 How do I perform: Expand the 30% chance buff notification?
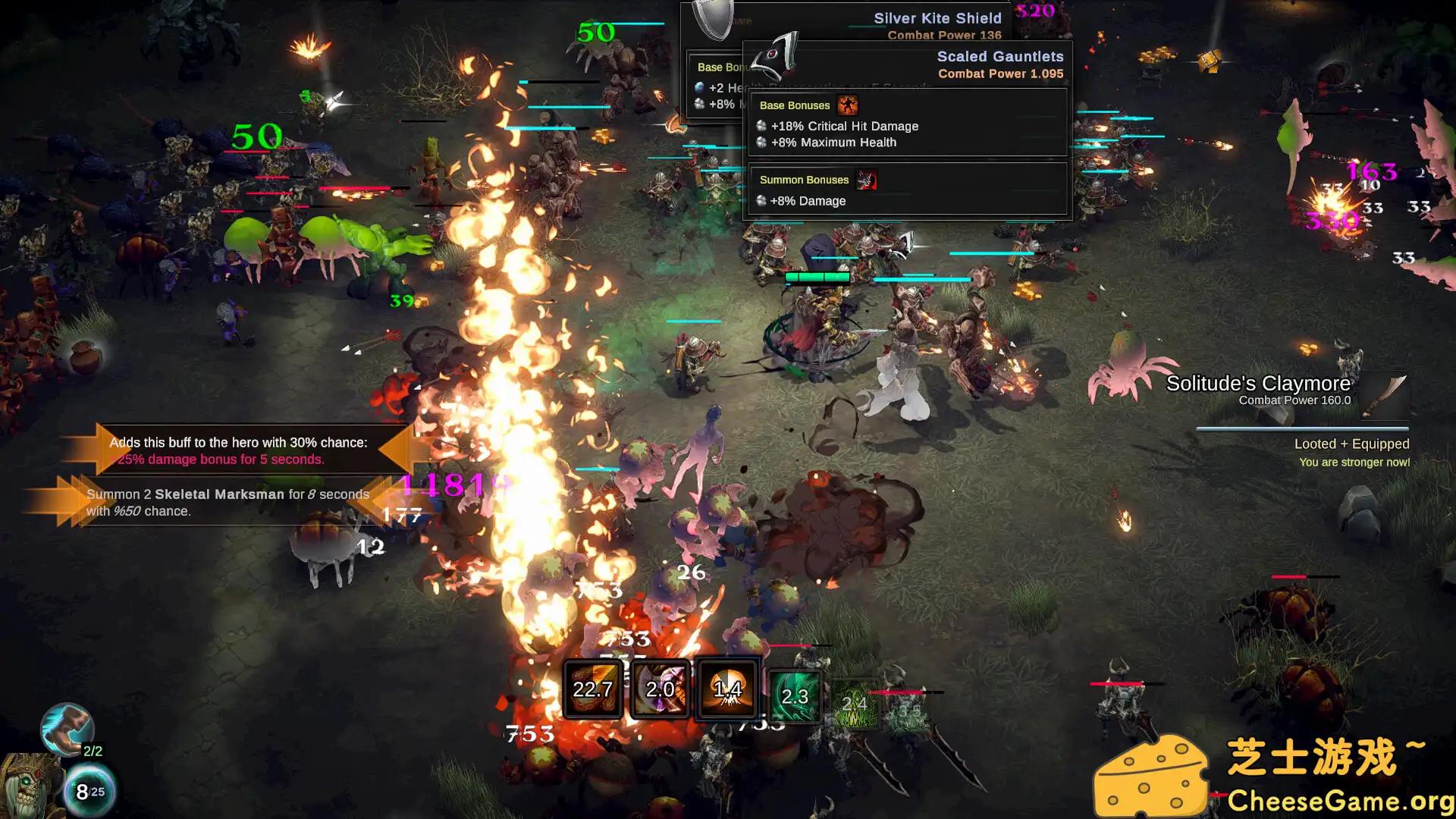pyautogui.click(x=239, y=450)
